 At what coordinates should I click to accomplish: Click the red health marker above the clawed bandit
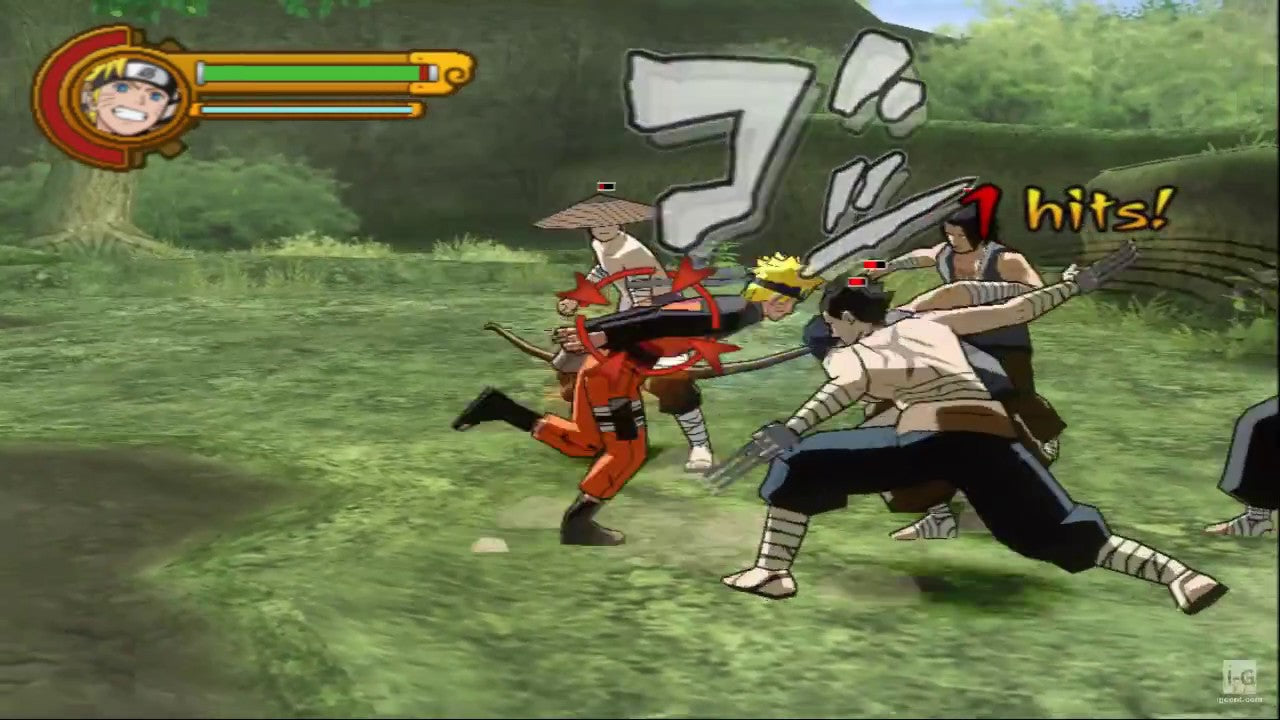tap(857, 284)
